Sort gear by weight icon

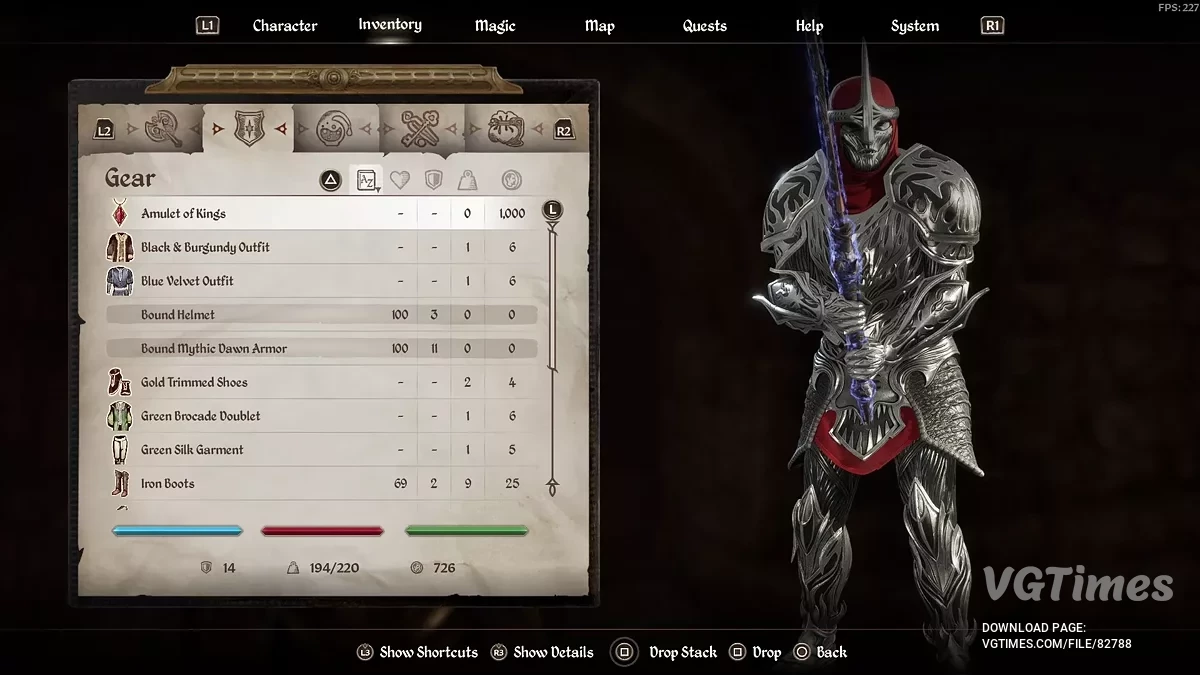pyautogui.click(x=467, y=181)
